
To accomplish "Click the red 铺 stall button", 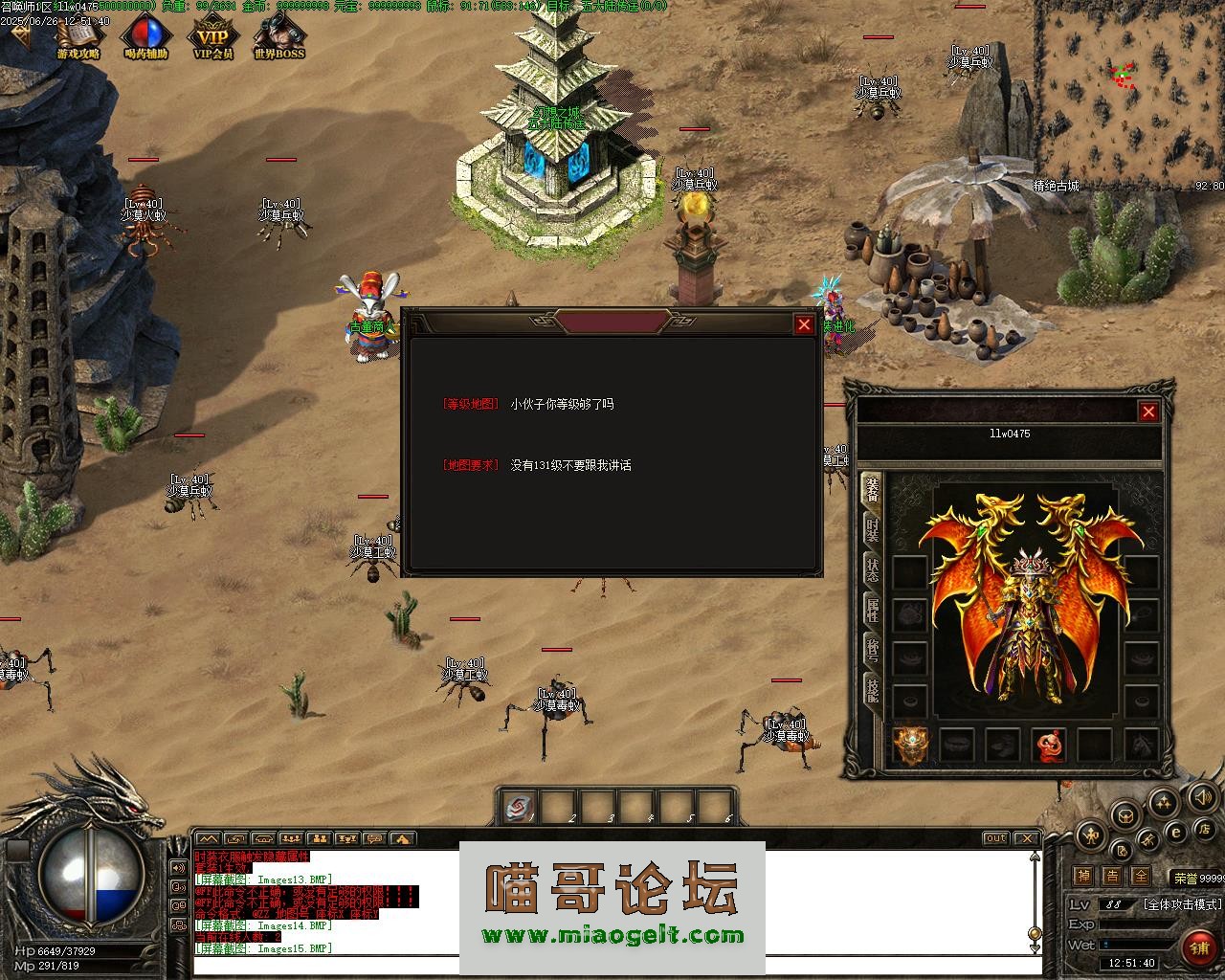I will [1199, 947].
